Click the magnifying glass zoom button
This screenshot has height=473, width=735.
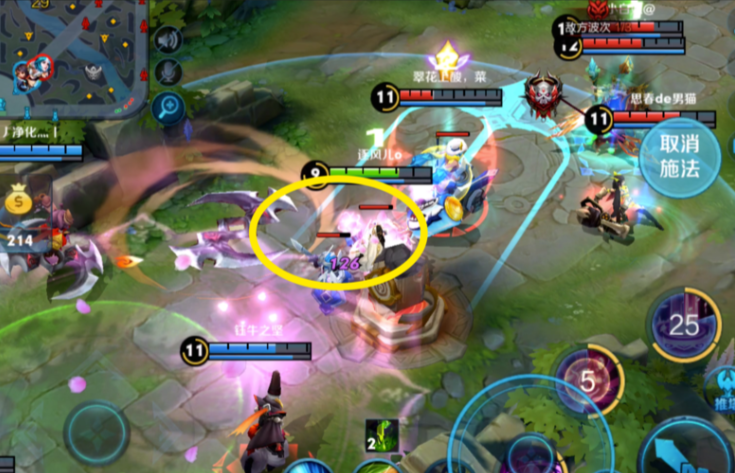[168, 106]
